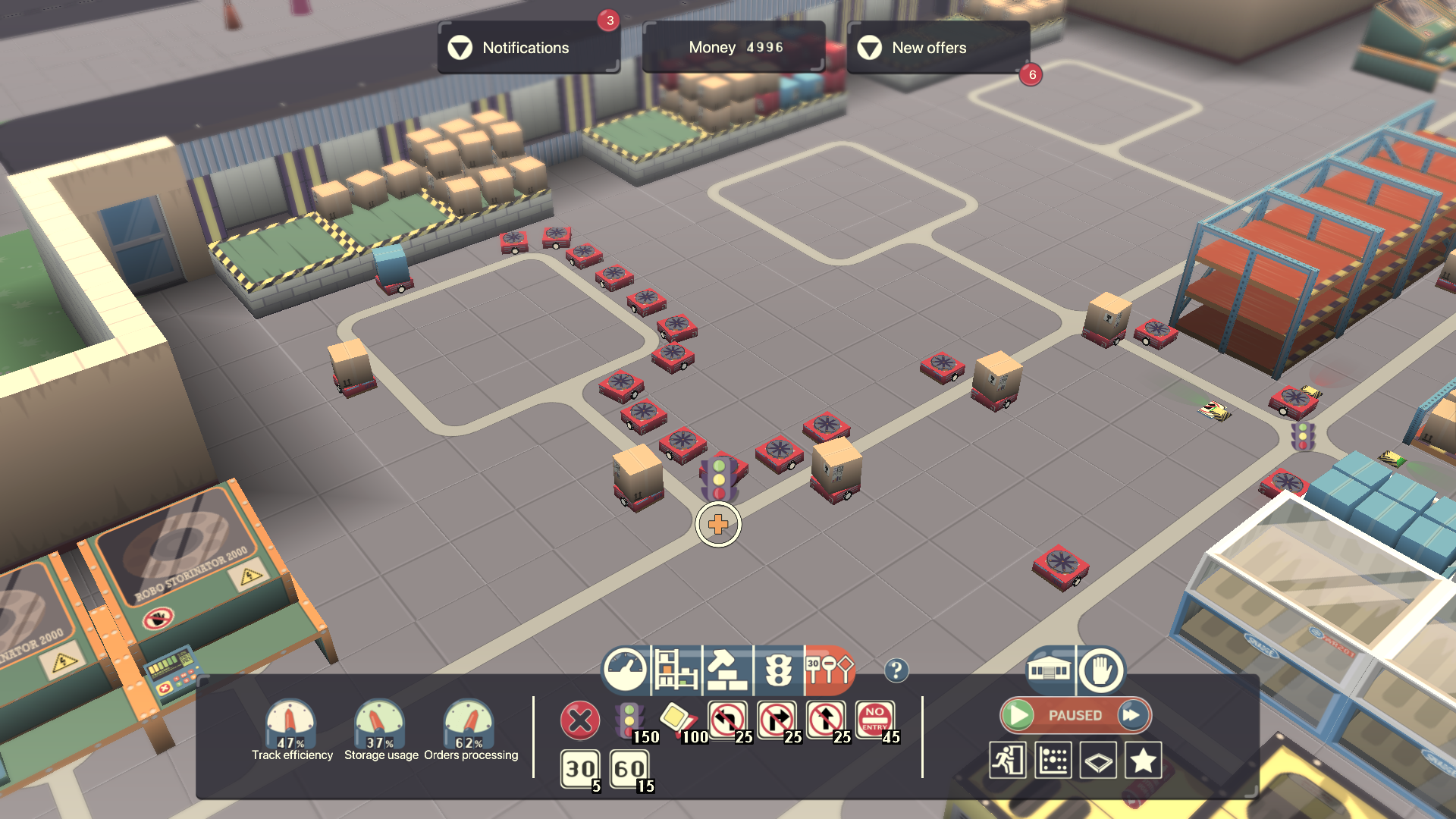The height and width of the screenshot is (819, 1456).
Task: Pick the no straight ahead sign
Action: pyautogui.click(x=826, y=719)
